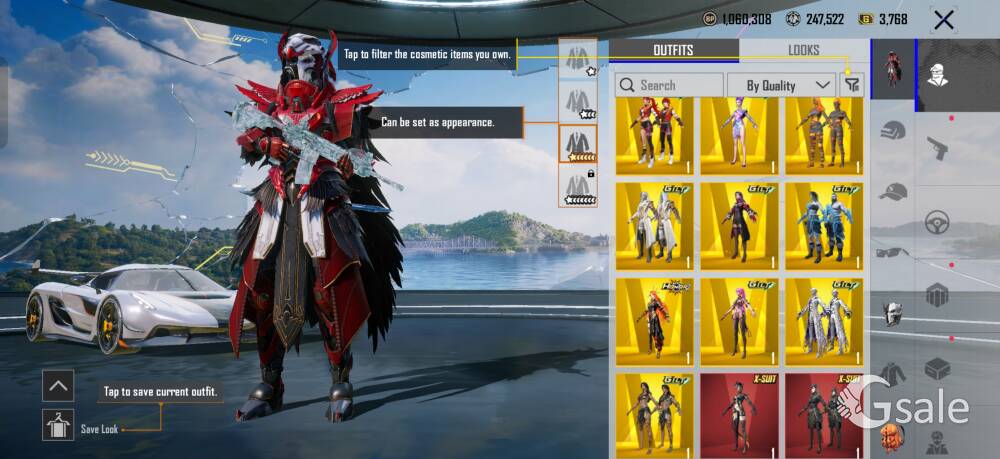Collapse the panel with the up-arrow button

coord(58,385)
